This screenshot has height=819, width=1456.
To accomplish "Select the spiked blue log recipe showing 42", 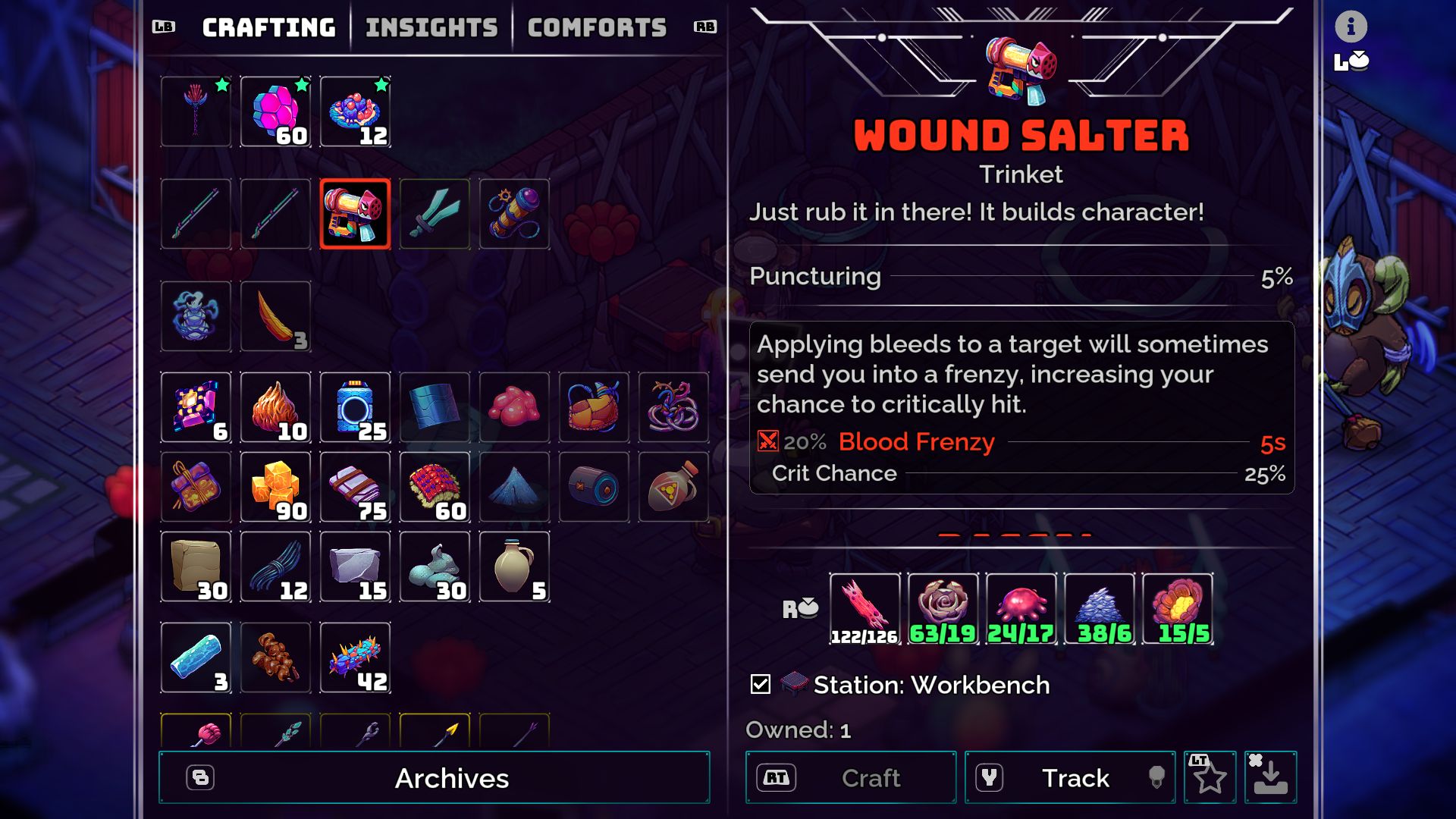I will pyautogui.click(x=355, y=657).
